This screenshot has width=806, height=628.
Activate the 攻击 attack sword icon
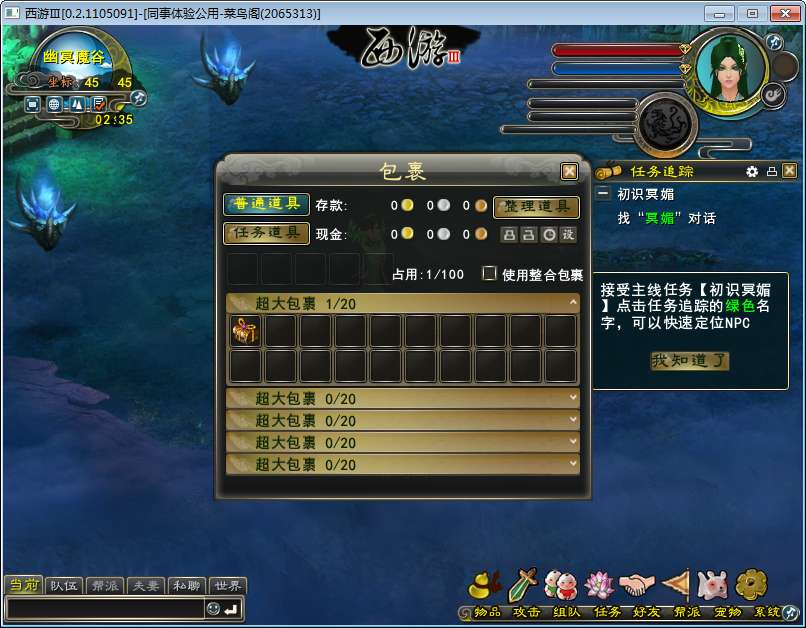524,585
